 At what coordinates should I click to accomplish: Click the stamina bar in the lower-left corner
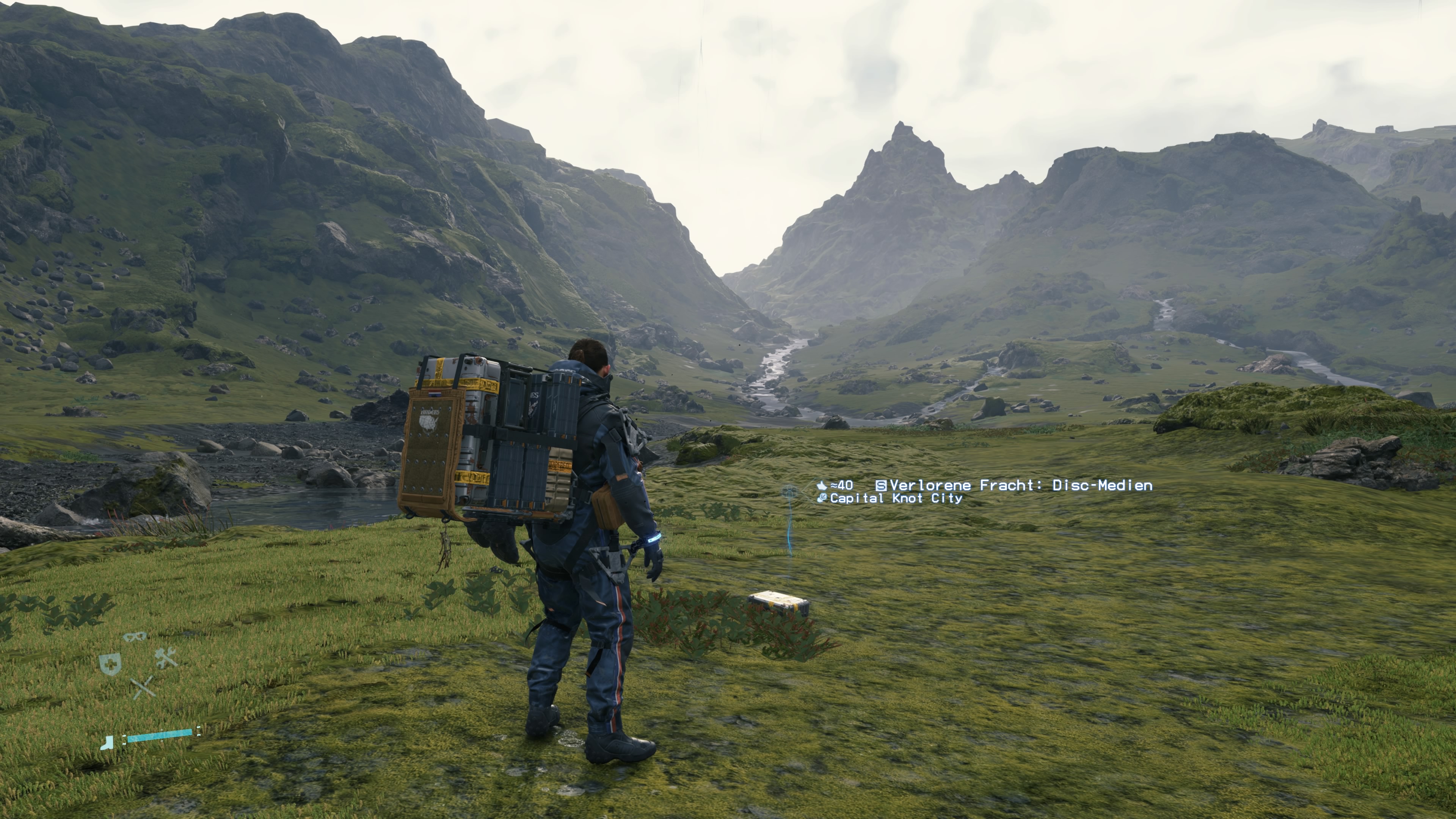point(160,736)
